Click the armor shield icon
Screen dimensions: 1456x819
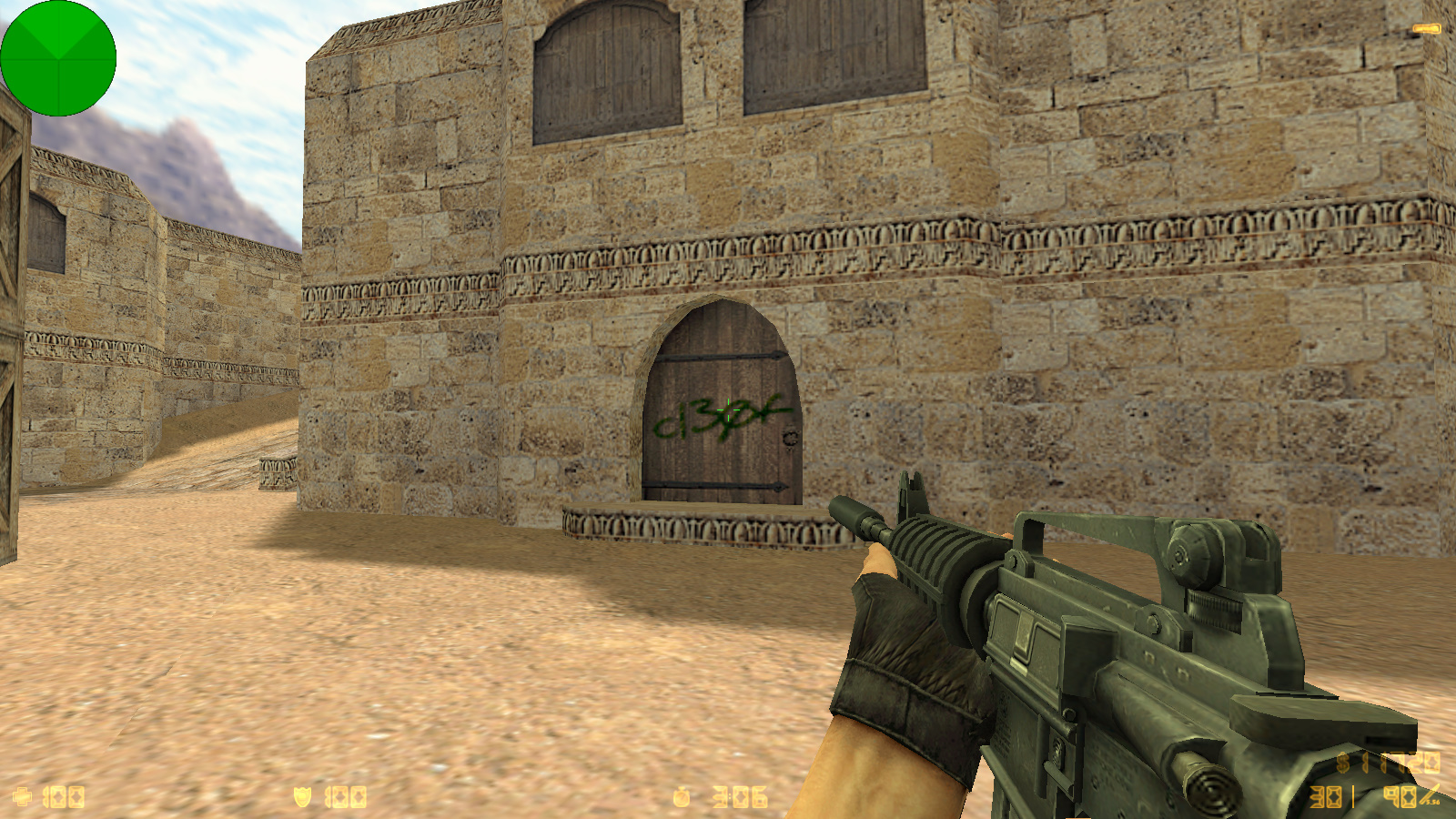[x=300, y=796]
